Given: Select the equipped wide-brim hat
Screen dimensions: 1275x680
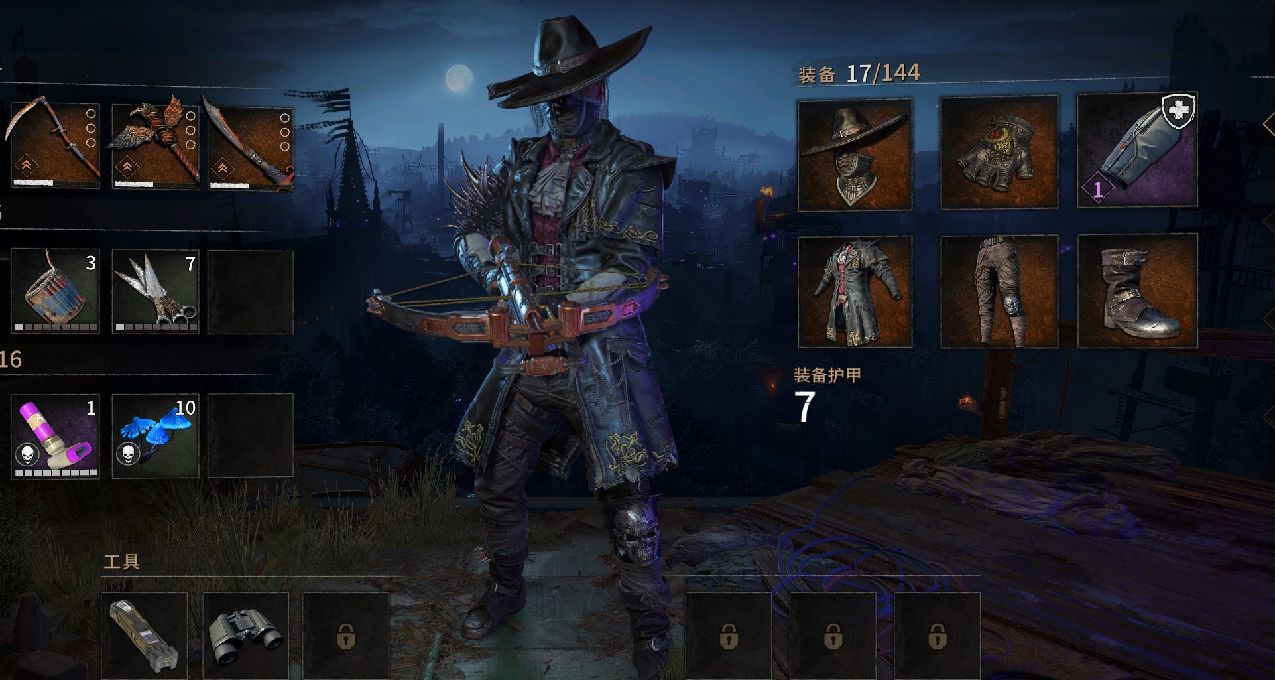Looking at the screenshot, I should (x=855, y=154).
